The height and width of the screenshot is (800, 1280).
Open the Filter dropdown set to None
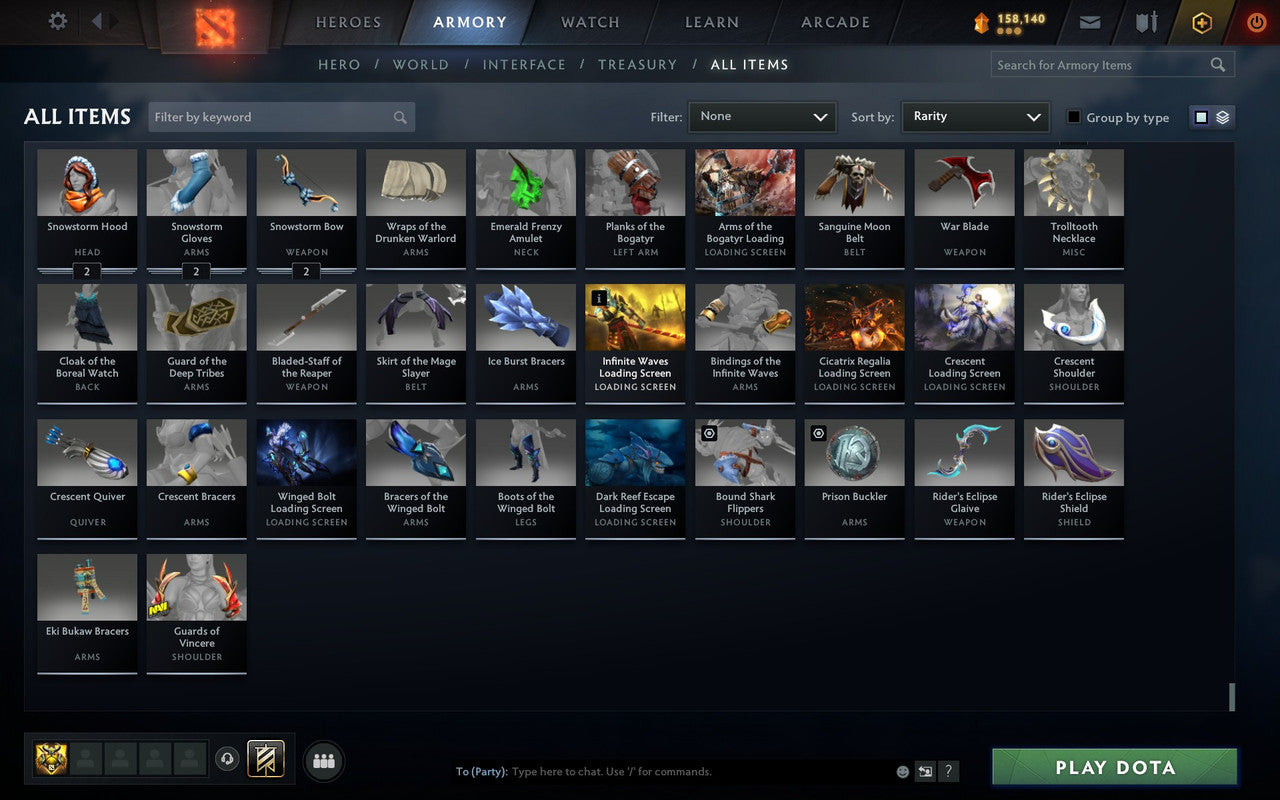click(x=762, y=117)
